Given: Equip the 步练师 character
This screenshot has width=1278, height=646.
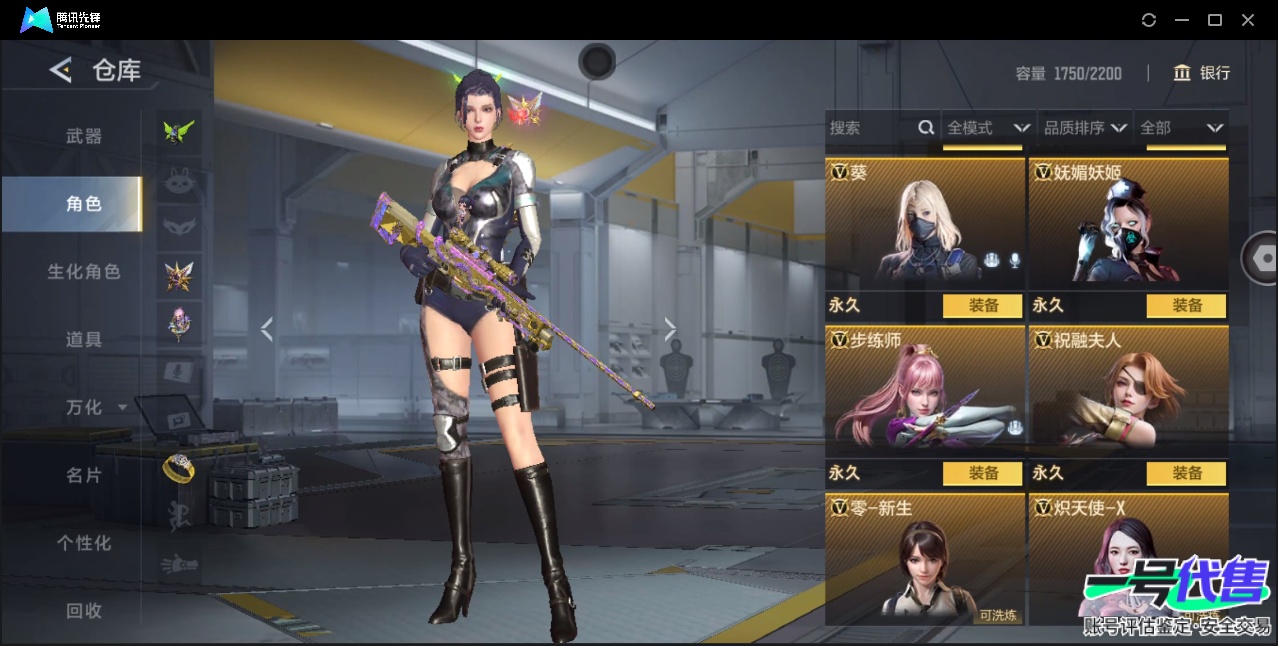Looking at the screenshot, I should pos(983,473).
